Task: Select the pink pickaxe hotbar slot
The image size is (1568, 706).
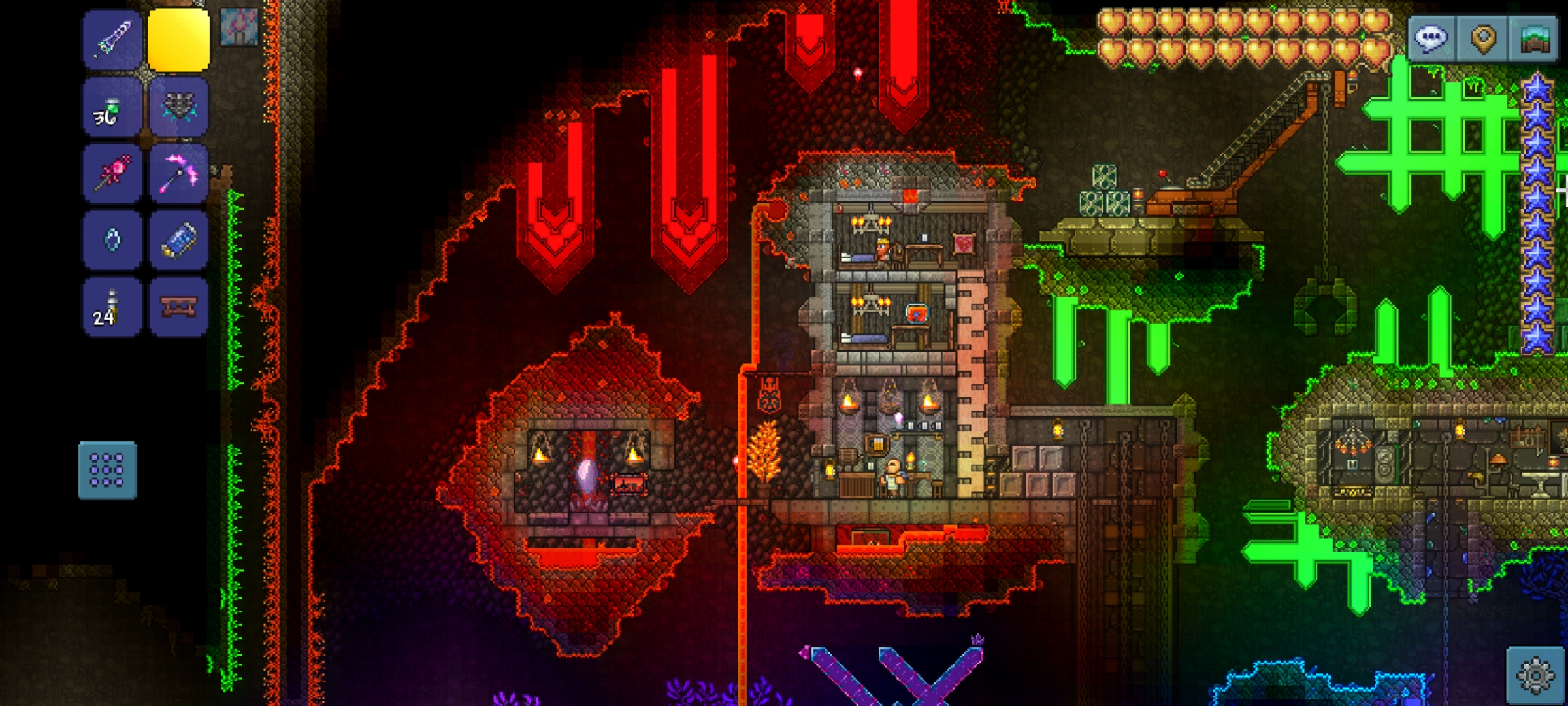Action: point(178,174)
